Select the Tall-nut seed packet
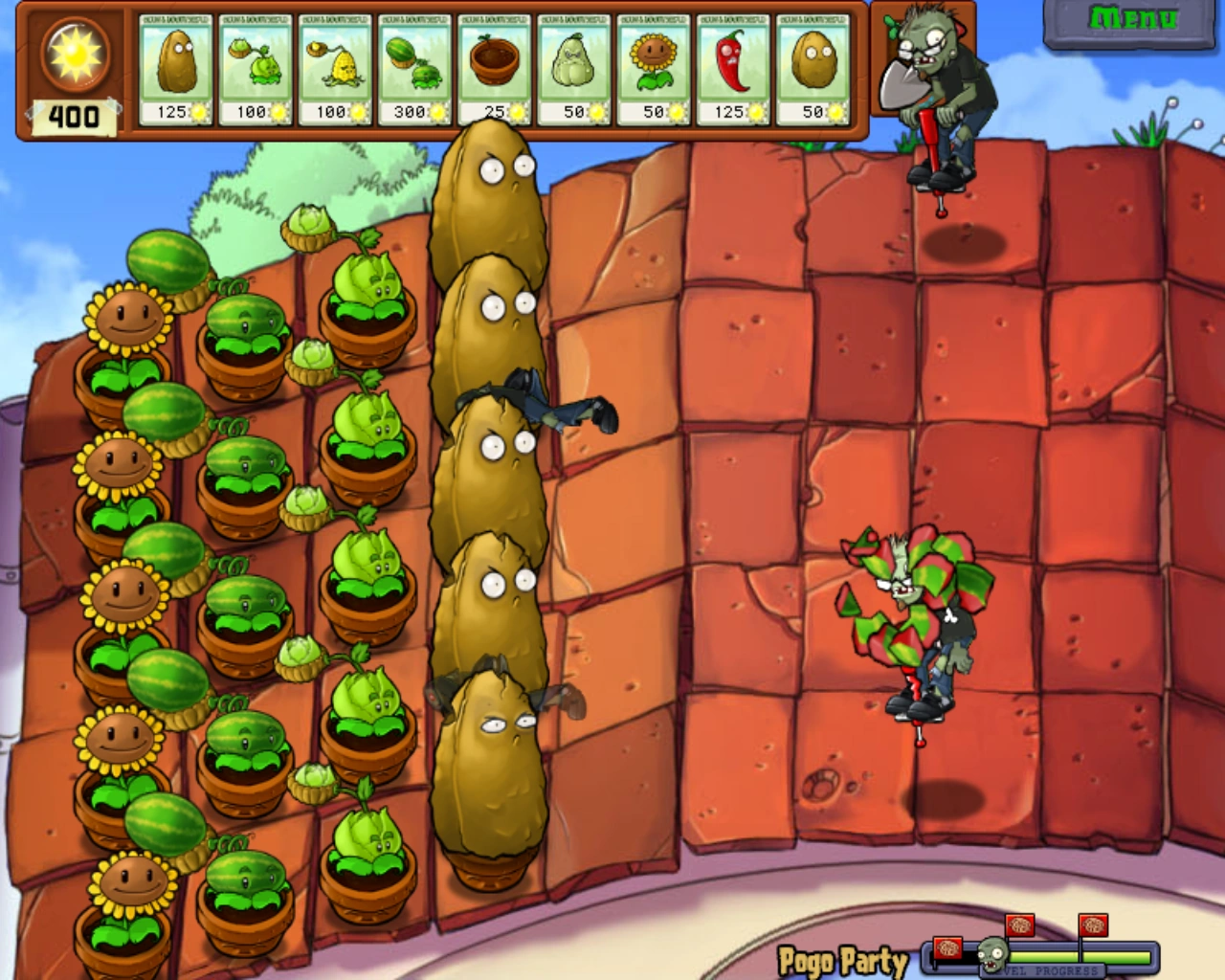Screen dimensions: 1225x980 pos(175,67)
